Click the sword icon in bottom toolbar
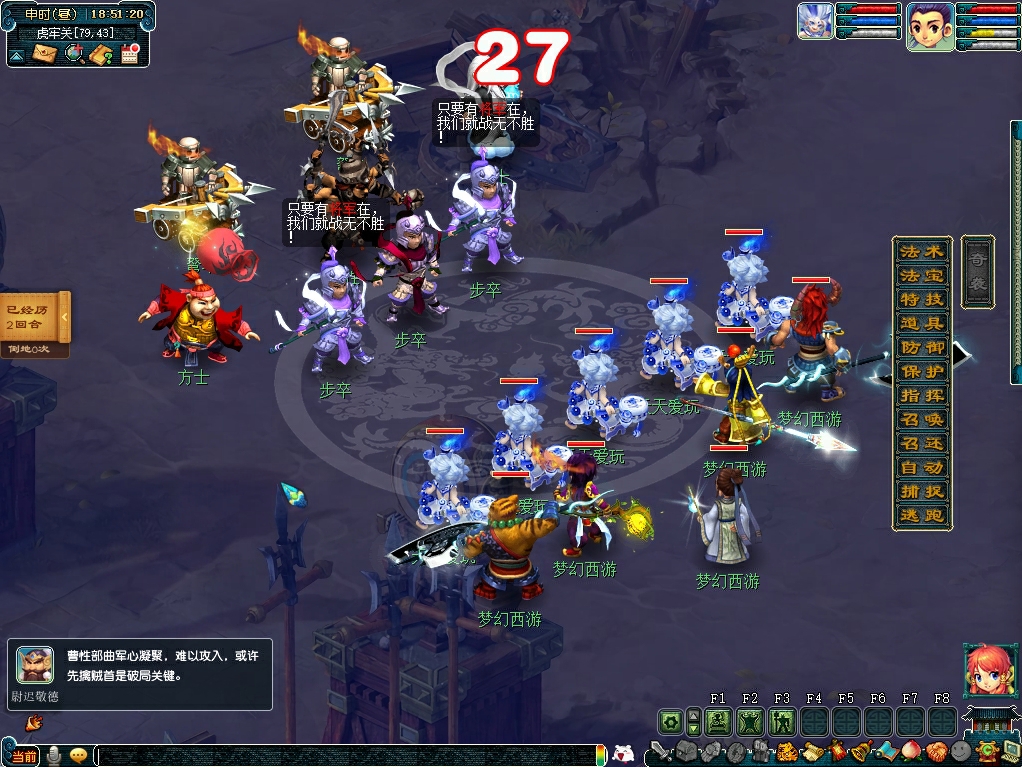 [x=660, y=752]
